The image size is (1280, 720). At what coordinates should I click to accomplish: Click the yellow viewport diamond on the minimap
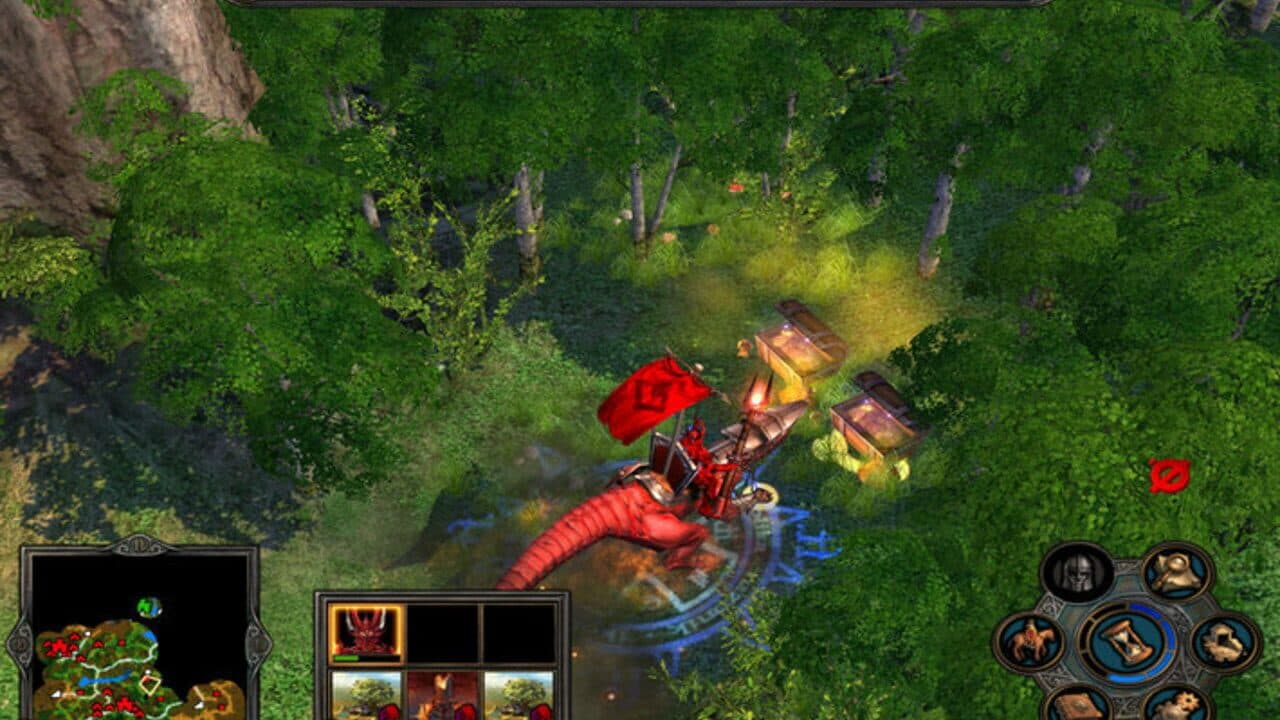tap(150, 683)
